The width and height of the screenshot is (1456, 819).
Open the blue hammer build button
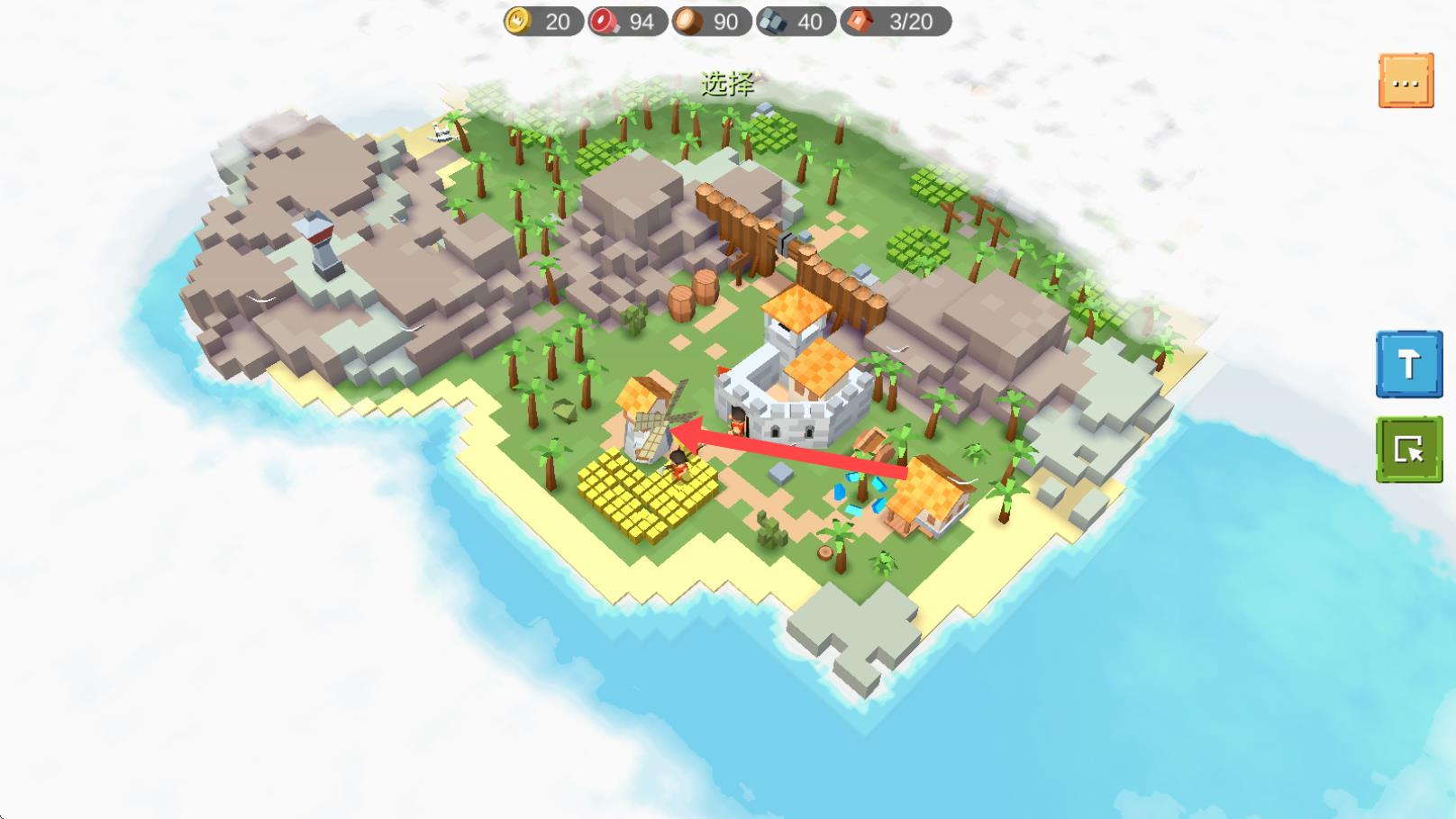pos(1408,364)
